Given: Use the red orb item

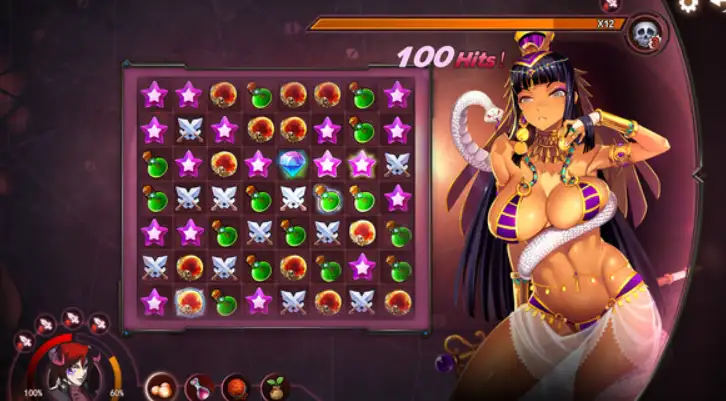Looking at the screenshot, I should coord(236,386).
